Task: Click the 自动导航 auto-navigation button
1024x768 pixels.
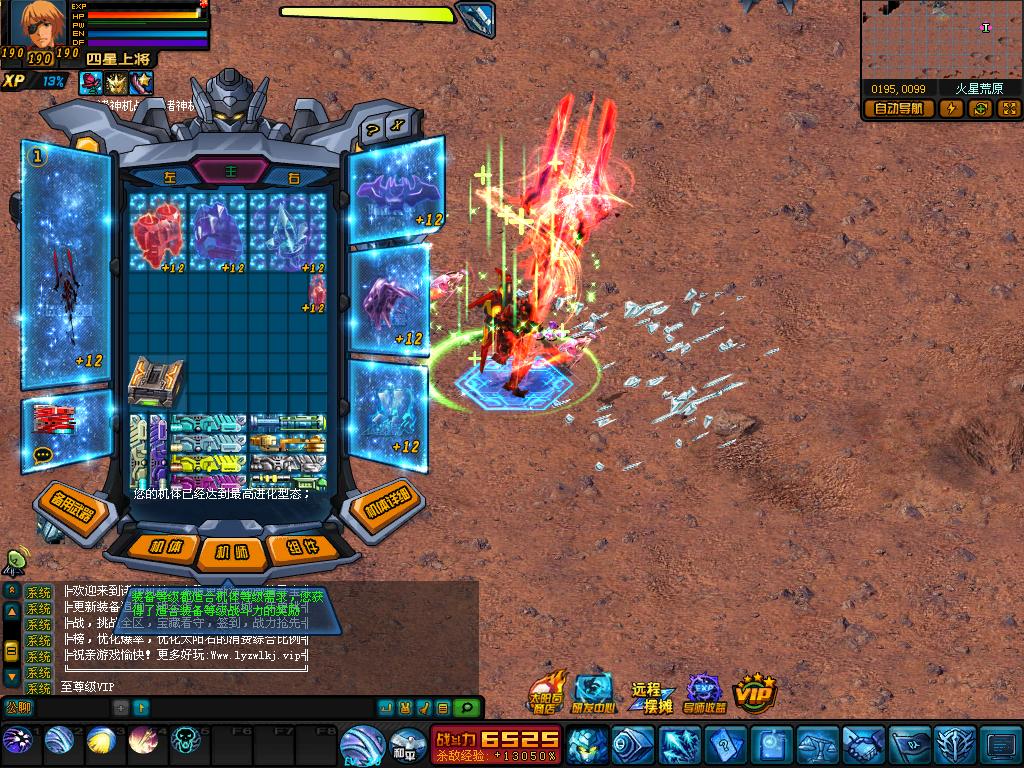Action: 898,109
